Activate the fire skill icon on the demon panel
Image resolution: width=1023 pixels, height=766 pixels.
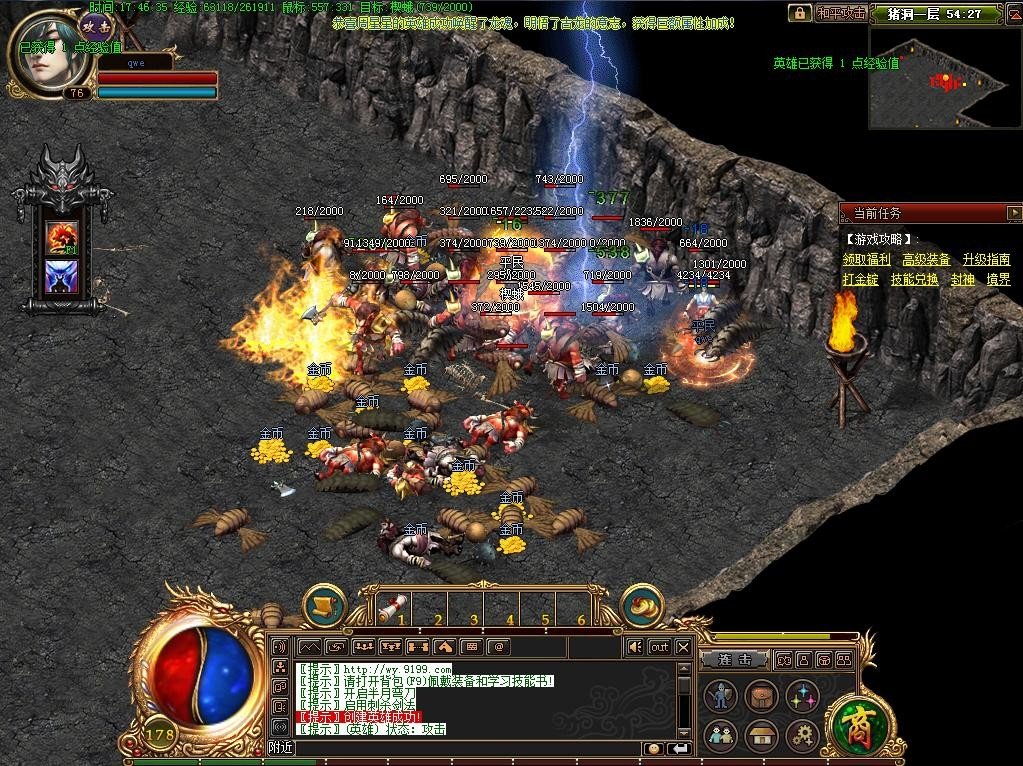[x=61, y=237]
